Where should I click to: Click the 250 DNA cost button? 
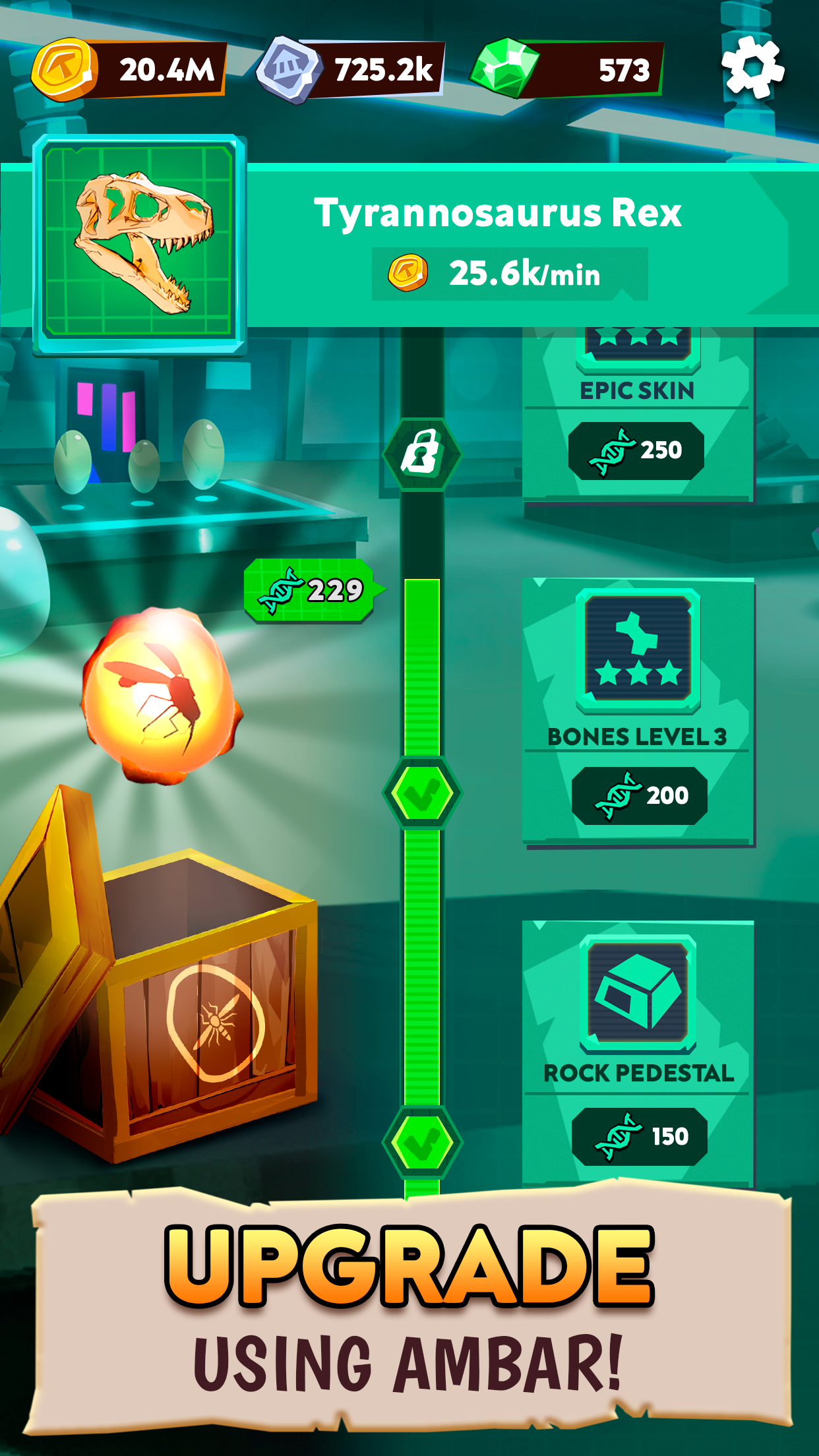click(x=636, y=450)
